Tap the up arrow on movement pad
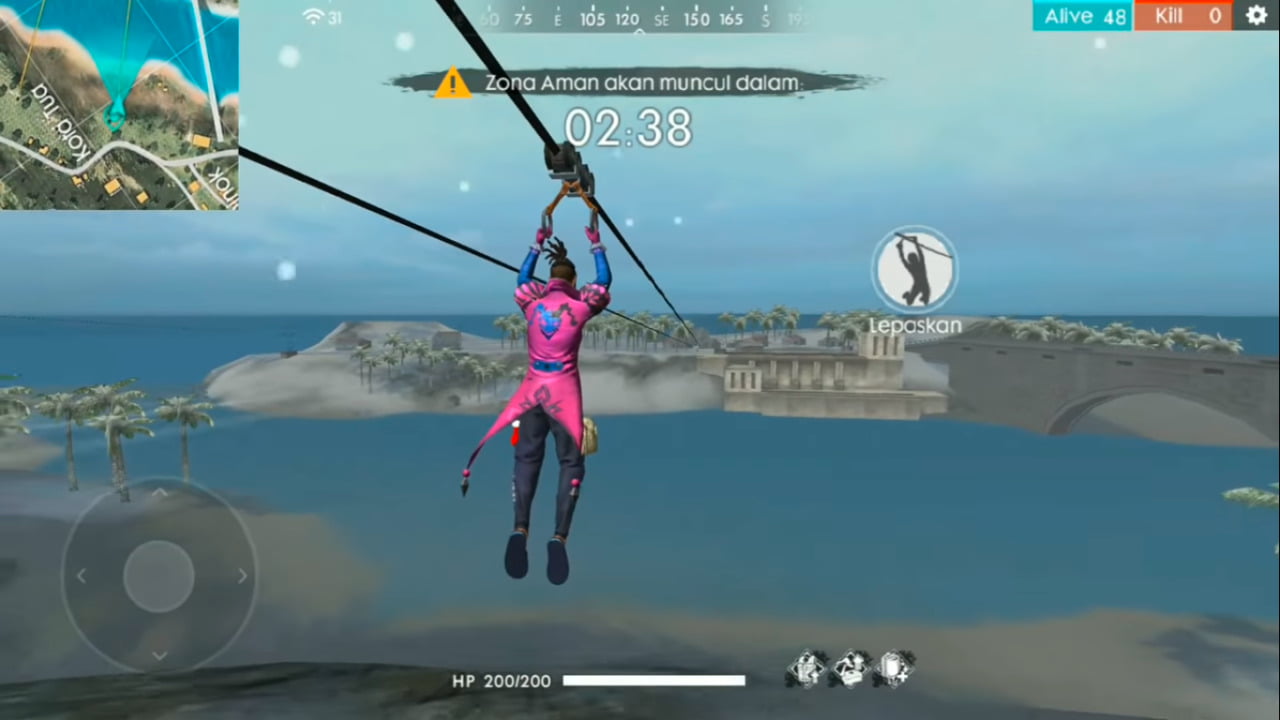1280x720 pixels. coord(160,492)
